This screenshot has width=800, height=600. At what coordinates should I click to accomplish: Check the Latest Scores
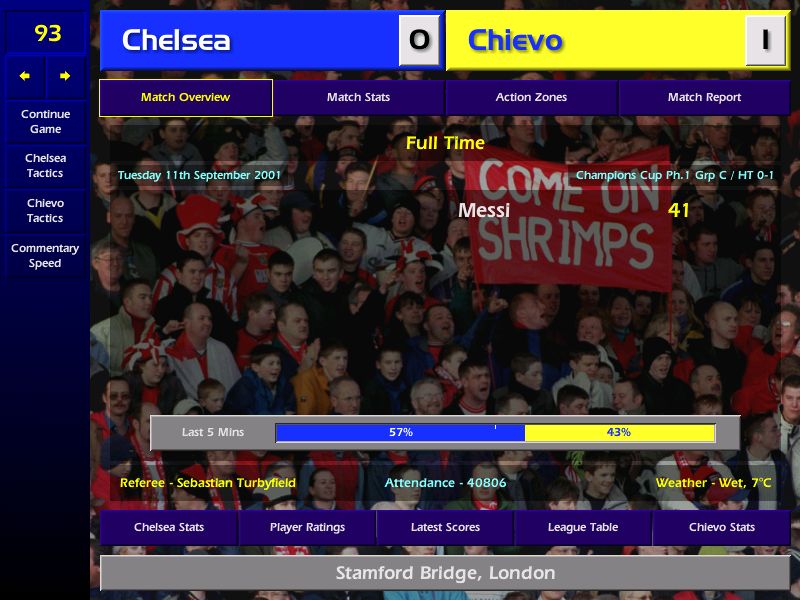445,527
